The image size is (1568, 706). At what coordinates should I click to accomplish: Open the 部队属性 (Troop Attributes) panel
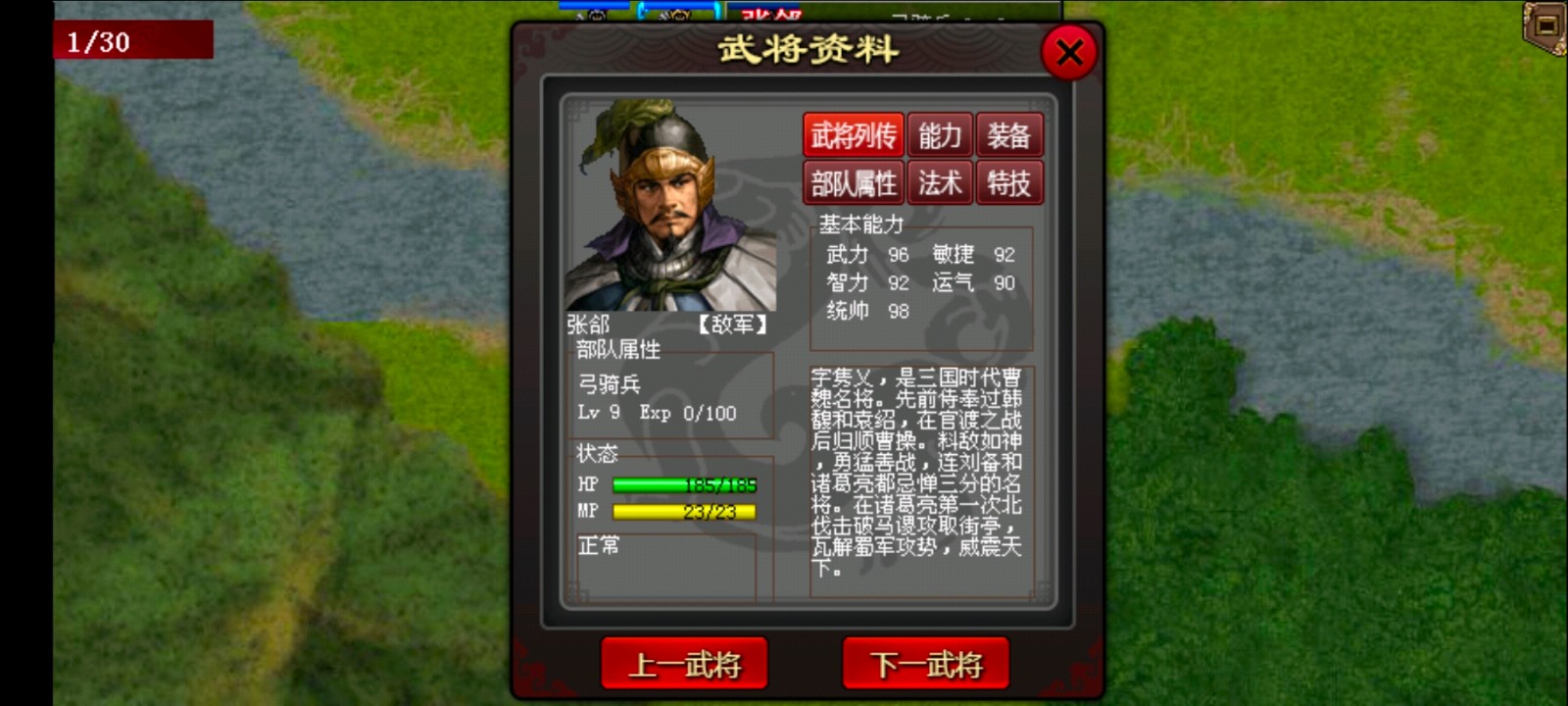(854, 182)
